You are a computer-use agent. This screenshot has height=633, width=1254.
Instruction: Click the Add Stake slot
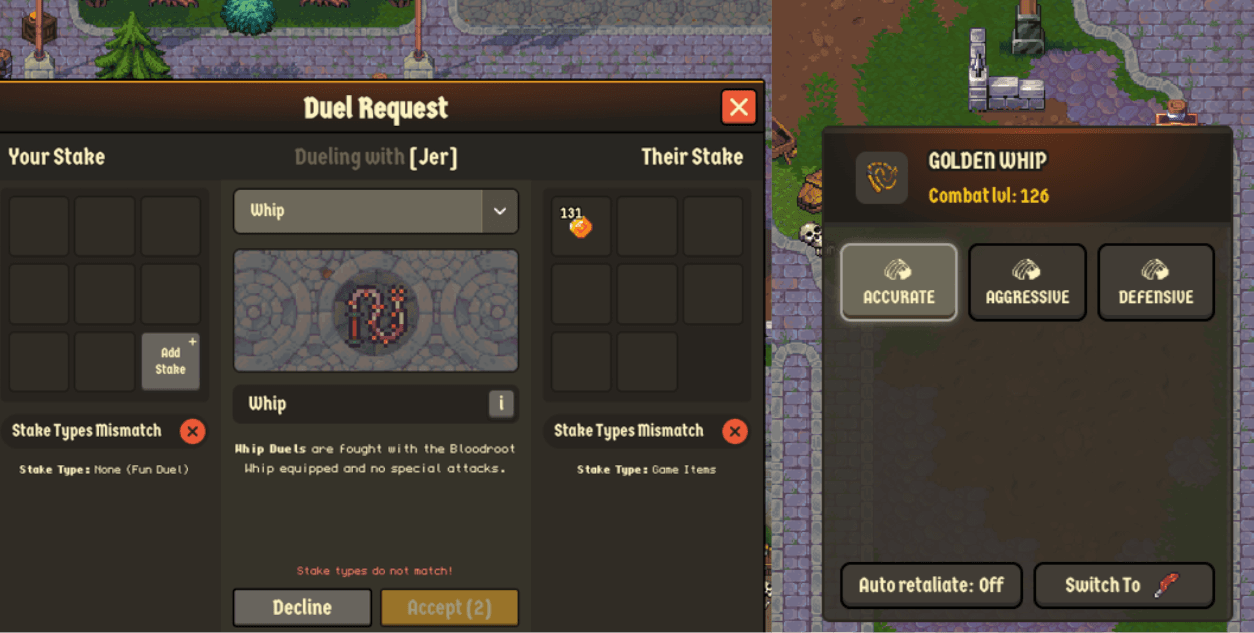170,361
